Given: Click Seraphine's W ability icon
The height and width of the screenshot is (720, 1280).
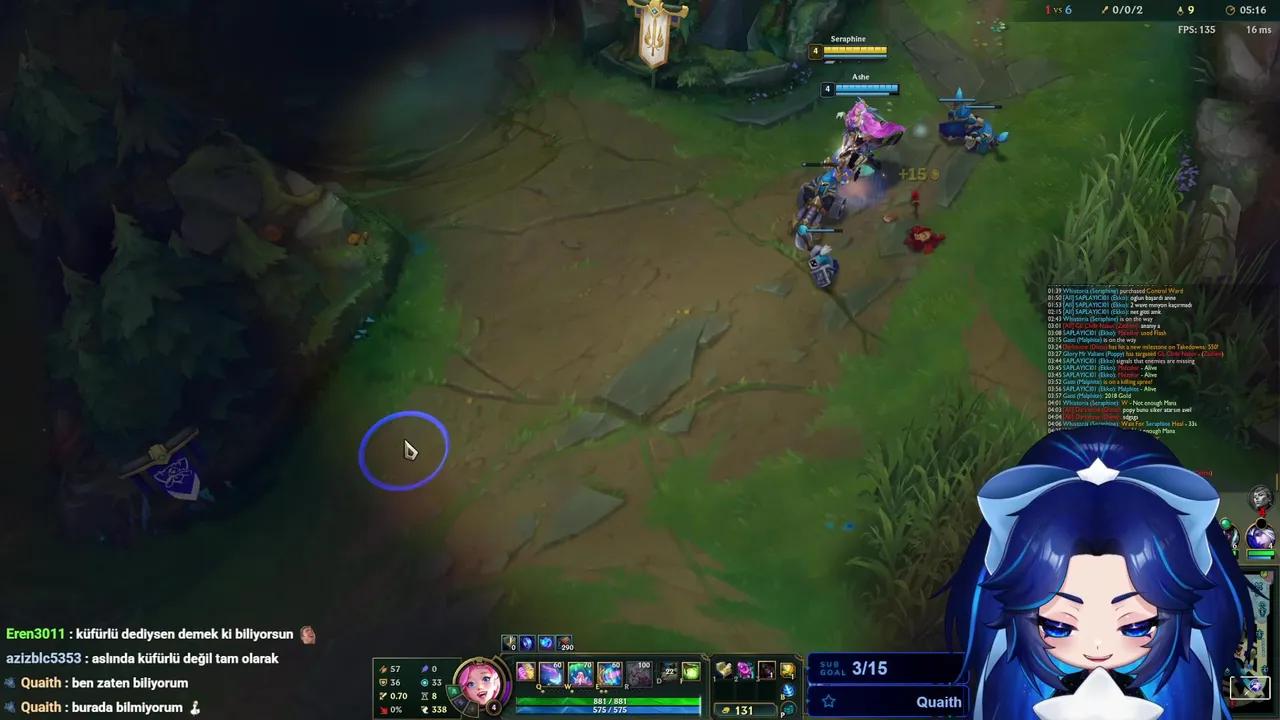Looking at the screenshot, I should click(580, 672).
